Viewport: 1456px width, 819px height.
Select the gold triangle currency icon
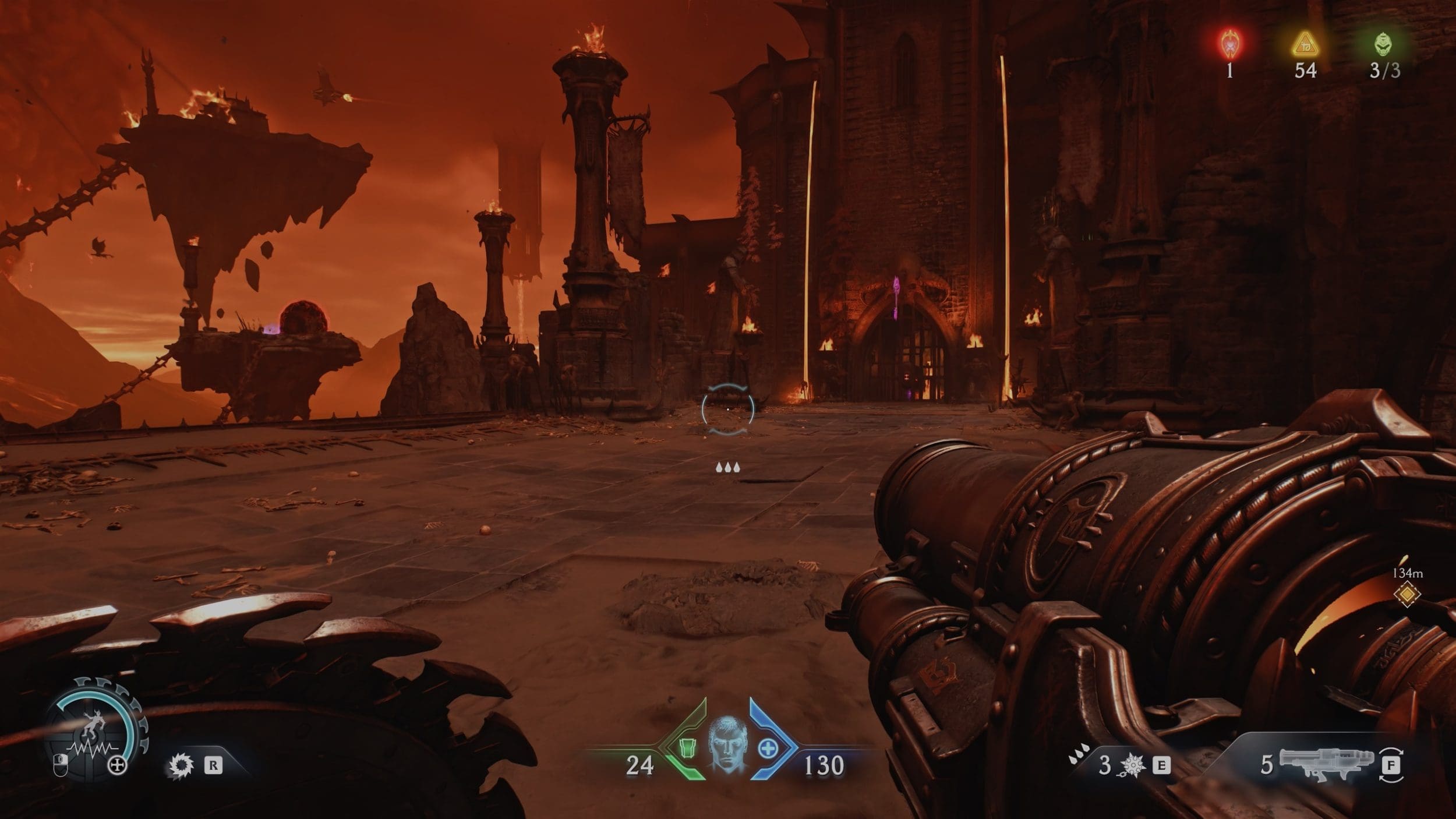(x=1305, y=44)
